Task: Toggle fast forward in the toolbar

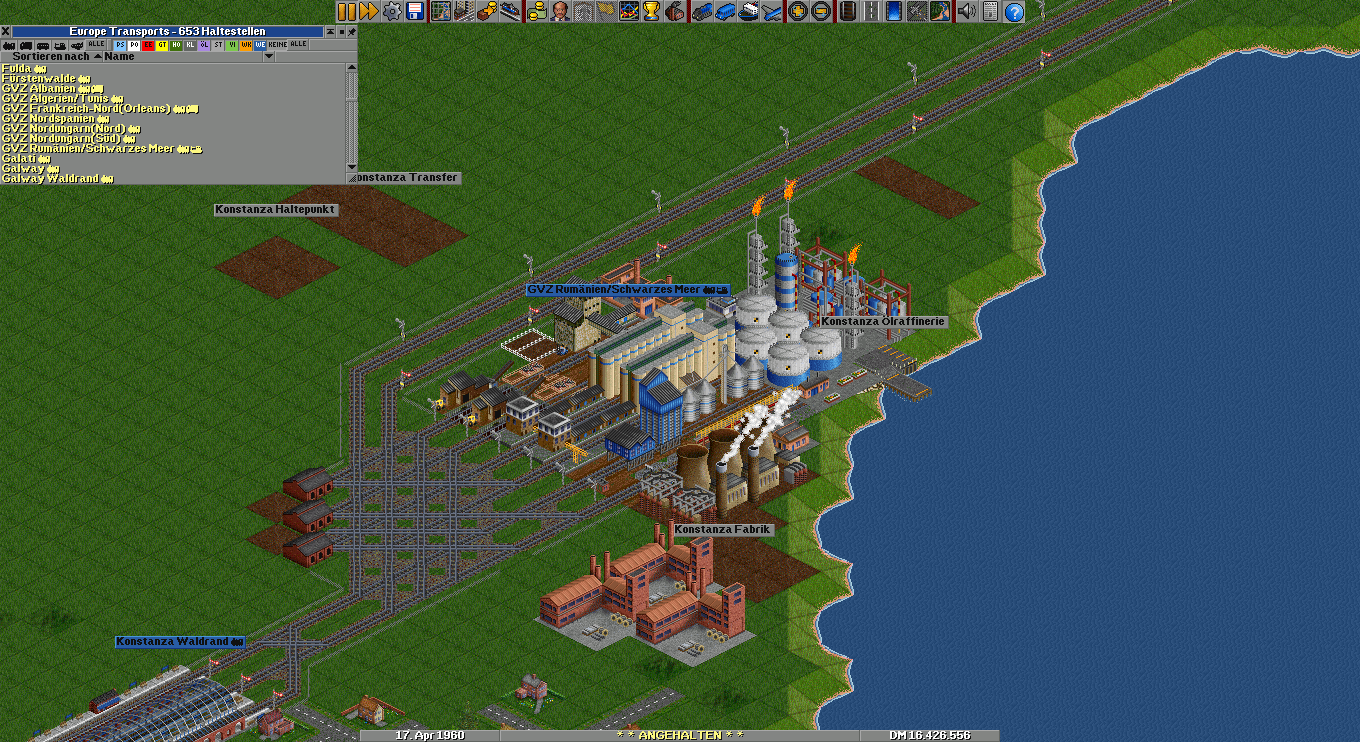Action: (x=368, y=11)
